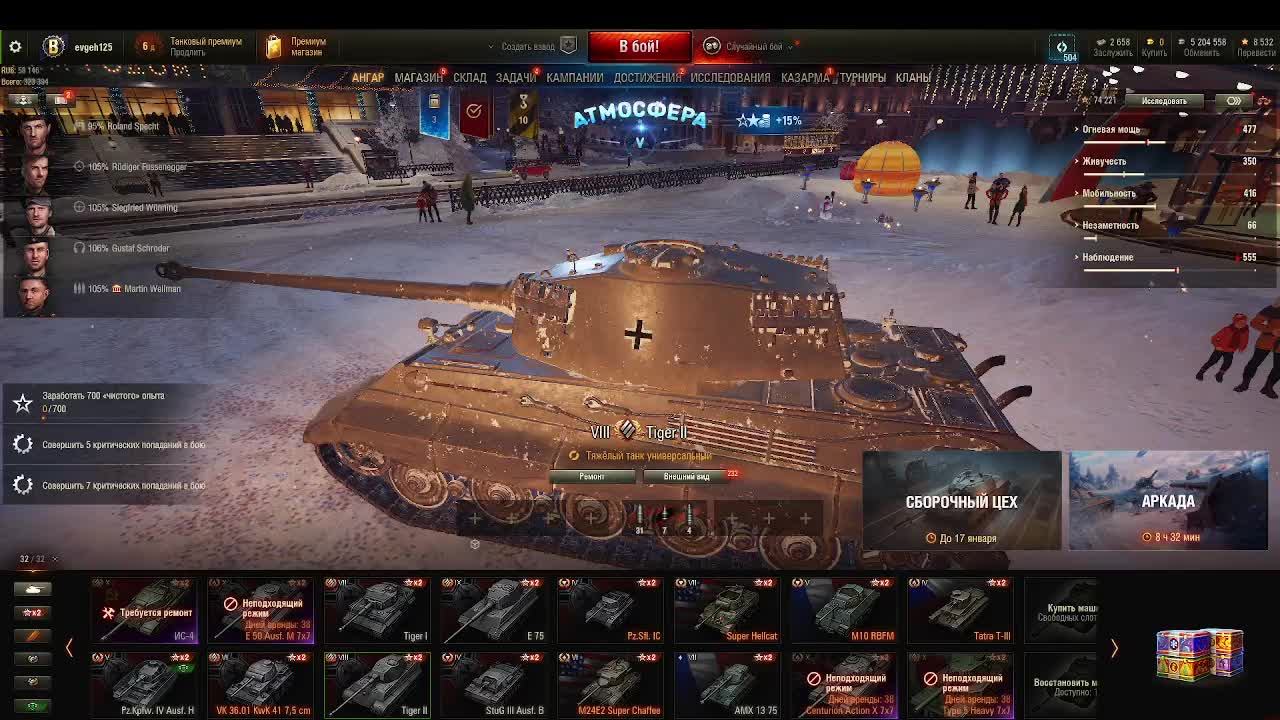Open the КАМПАНИИ tab
The height and width of the screenshot is (720, 1280).
coord(574,77)
